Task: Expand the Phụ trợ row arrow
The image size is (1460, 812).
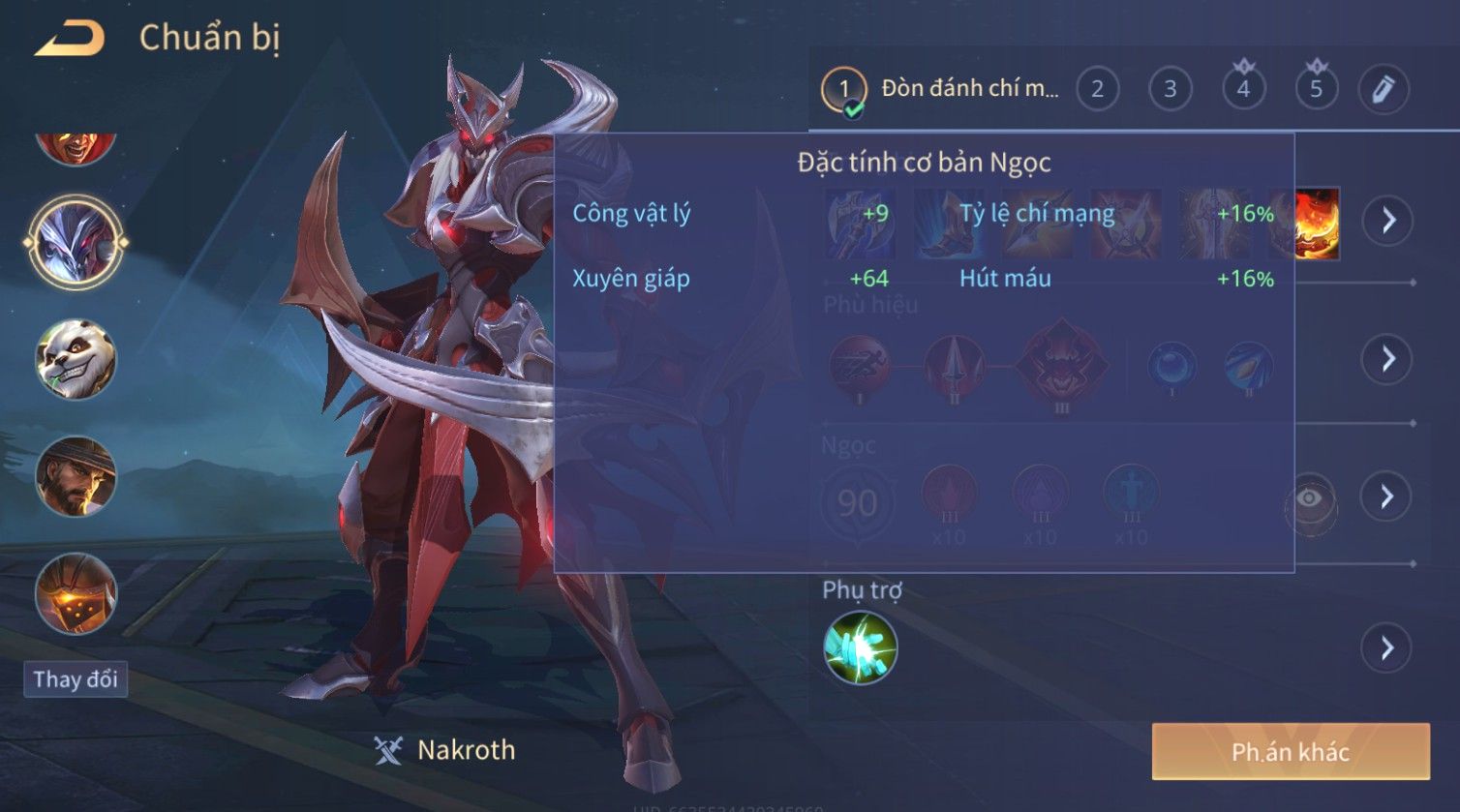Action: pos(1386,647)
